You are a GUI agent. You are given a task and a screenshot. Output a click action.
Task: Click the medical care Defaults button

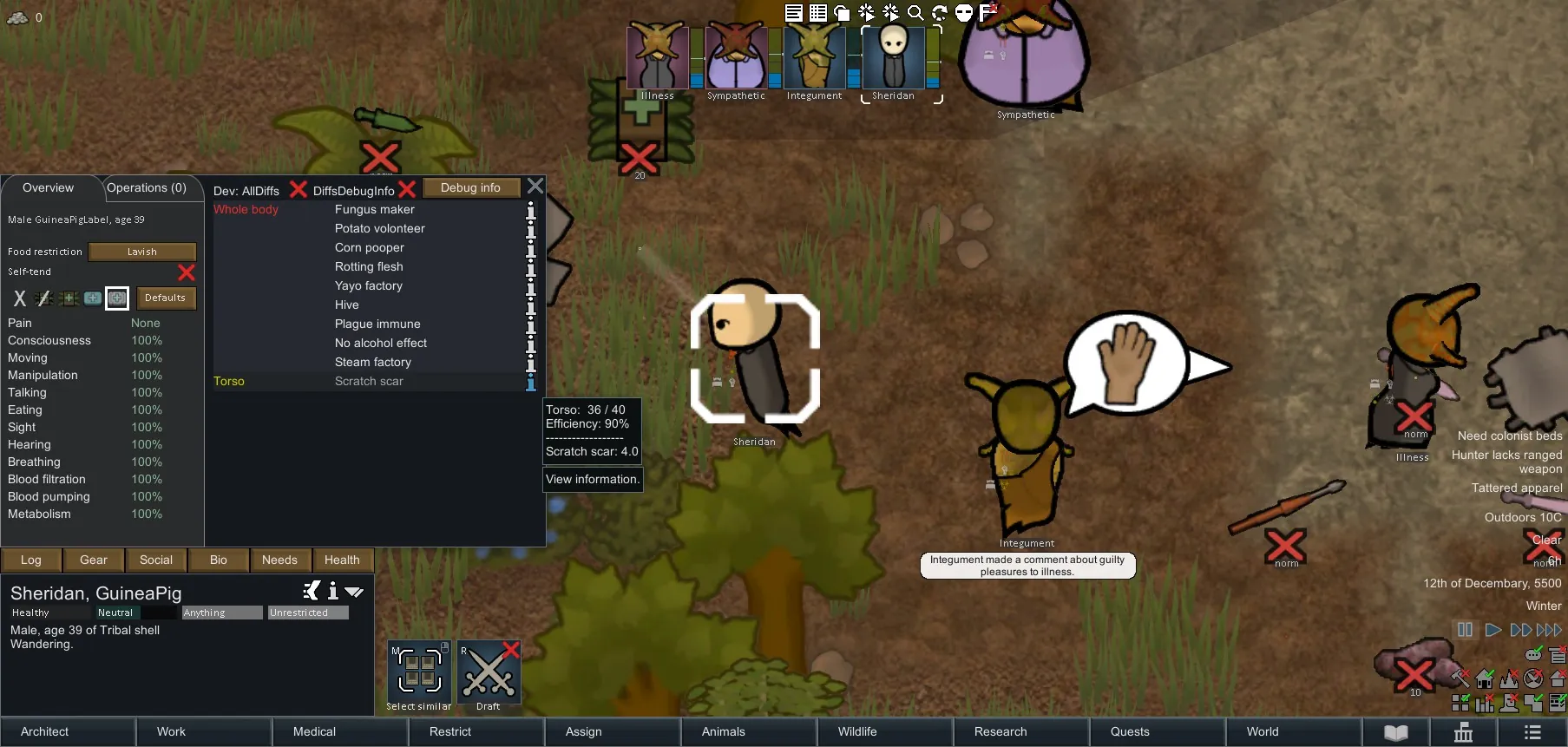165,298
